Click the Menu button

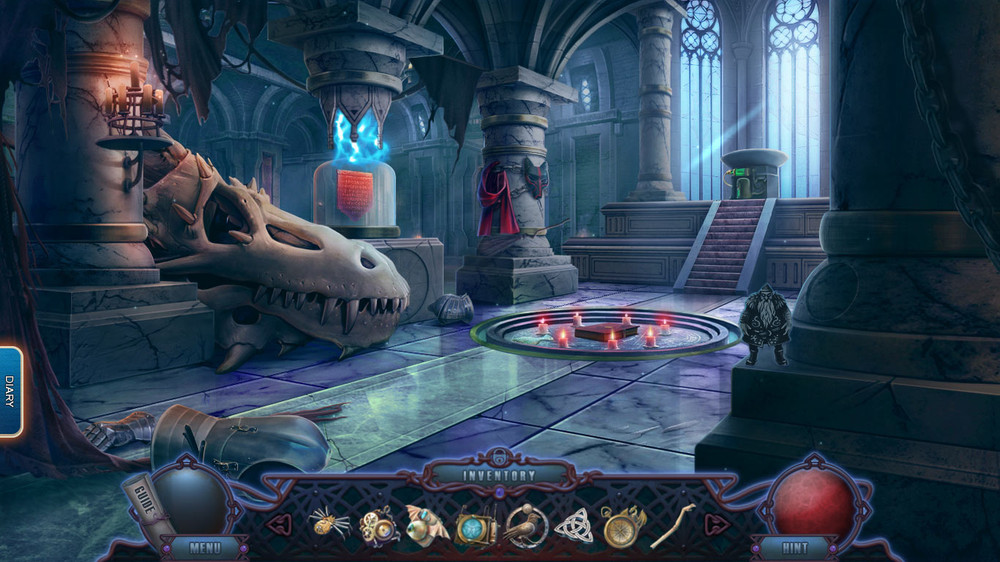point(204,548)
